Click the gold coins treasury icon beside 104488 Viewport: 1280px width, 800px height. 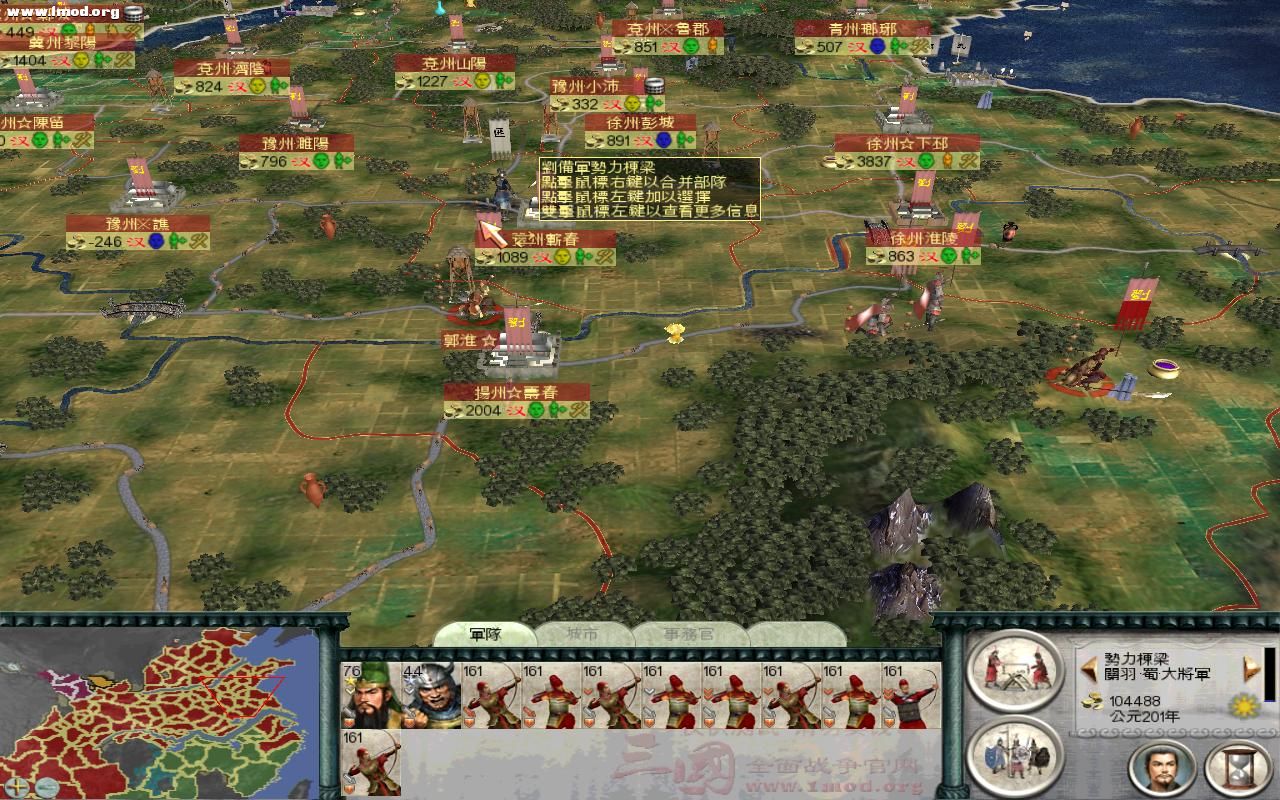1092,702
